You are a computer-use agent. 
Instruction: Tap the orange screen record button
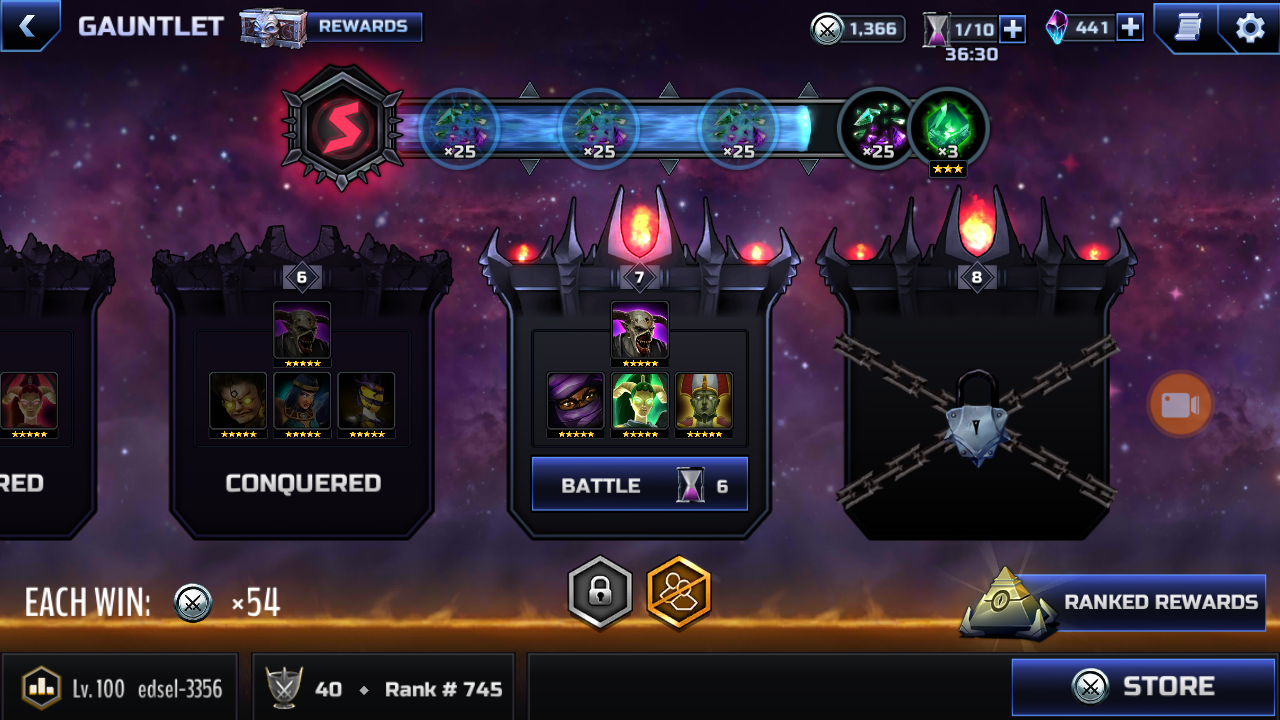[1180, 404]
